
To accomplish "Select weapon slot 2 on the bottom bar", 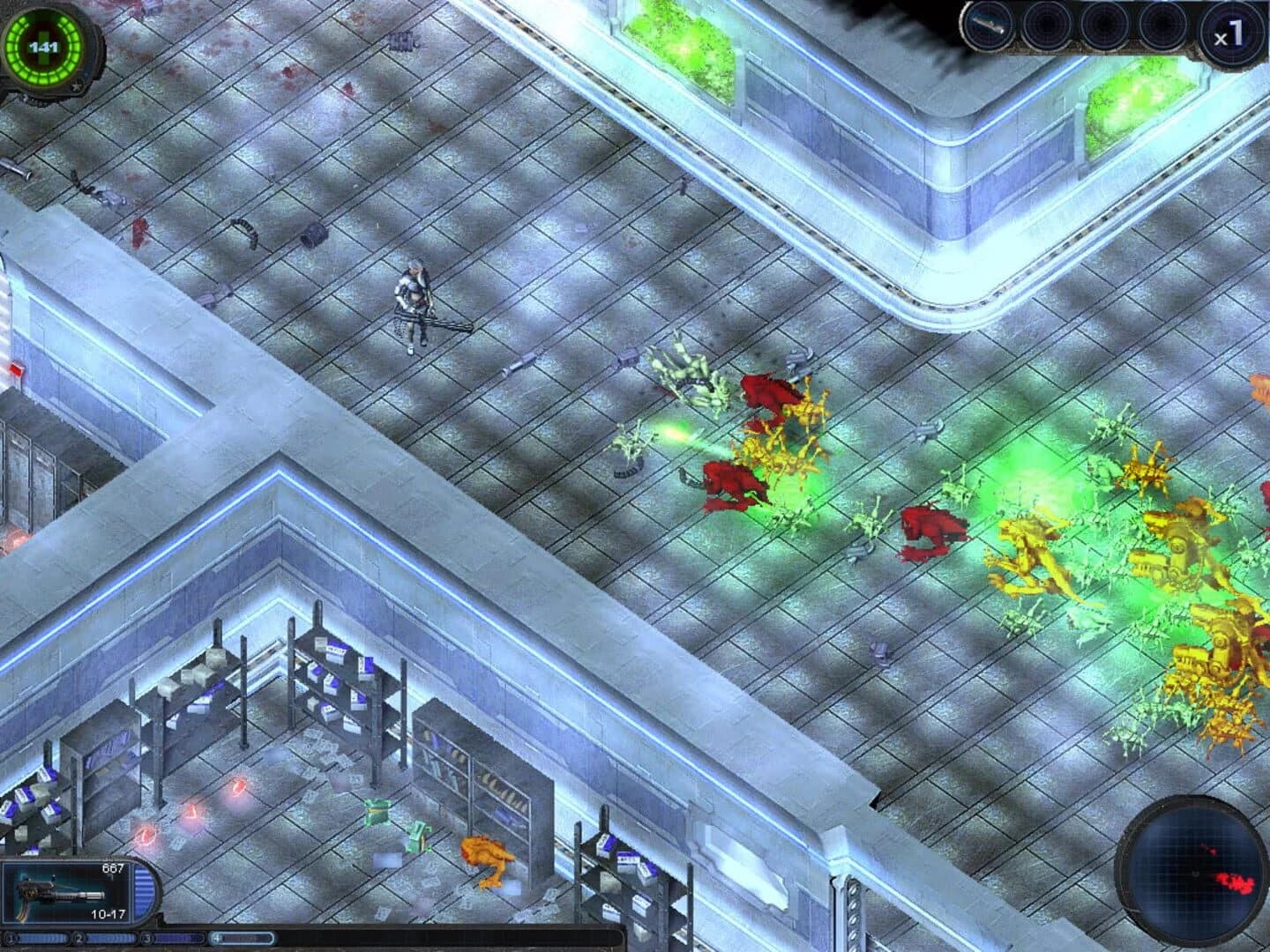I will [x=78, y=937].
